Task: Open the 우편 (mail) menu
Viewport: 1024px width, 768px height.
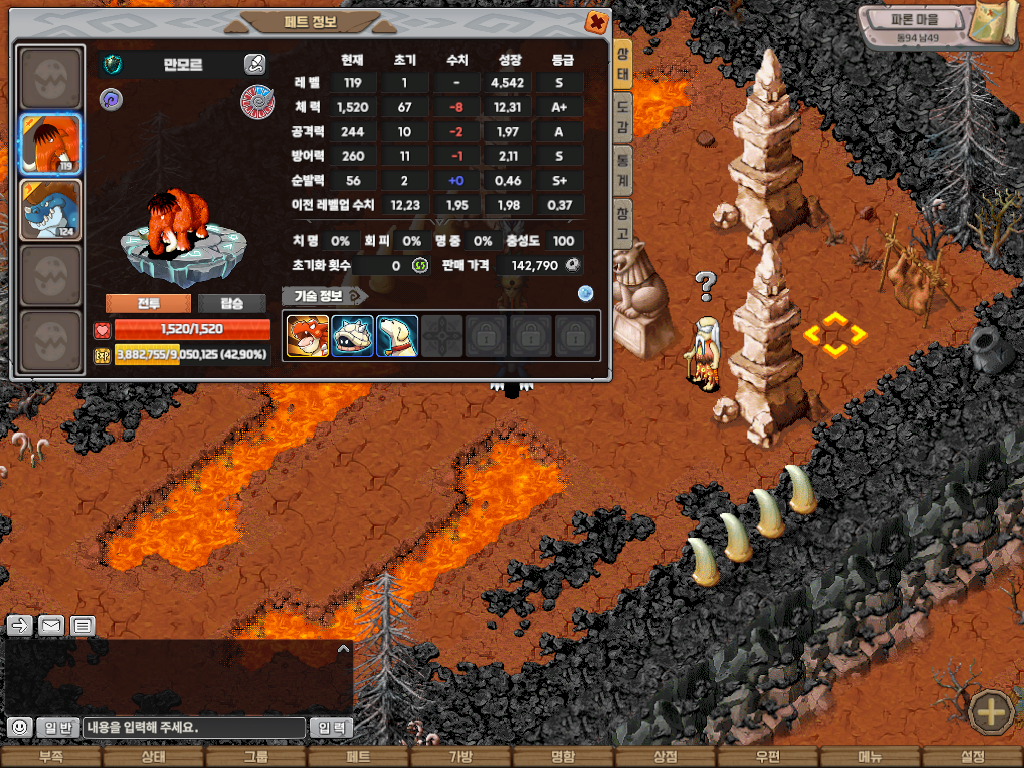Action: (767, 758)
